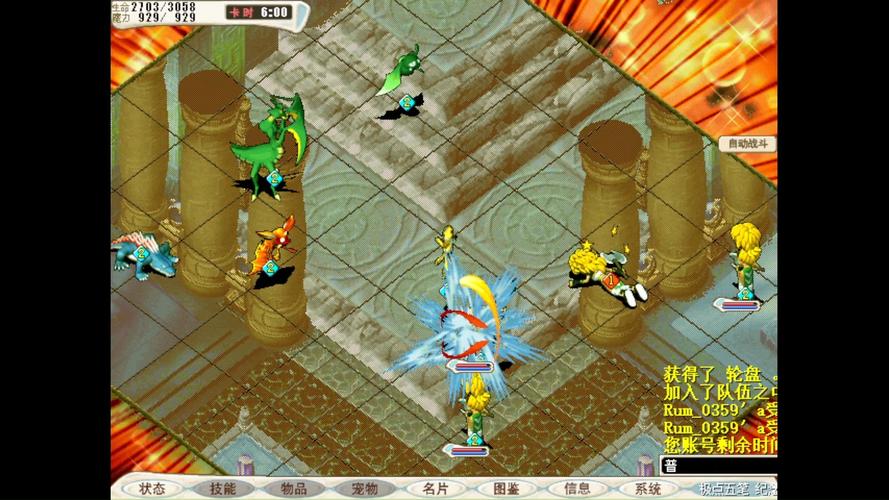This screenshot has height=500, width=889.
Task: Open the 名片 name card menu
Action: tap(436, 489)
